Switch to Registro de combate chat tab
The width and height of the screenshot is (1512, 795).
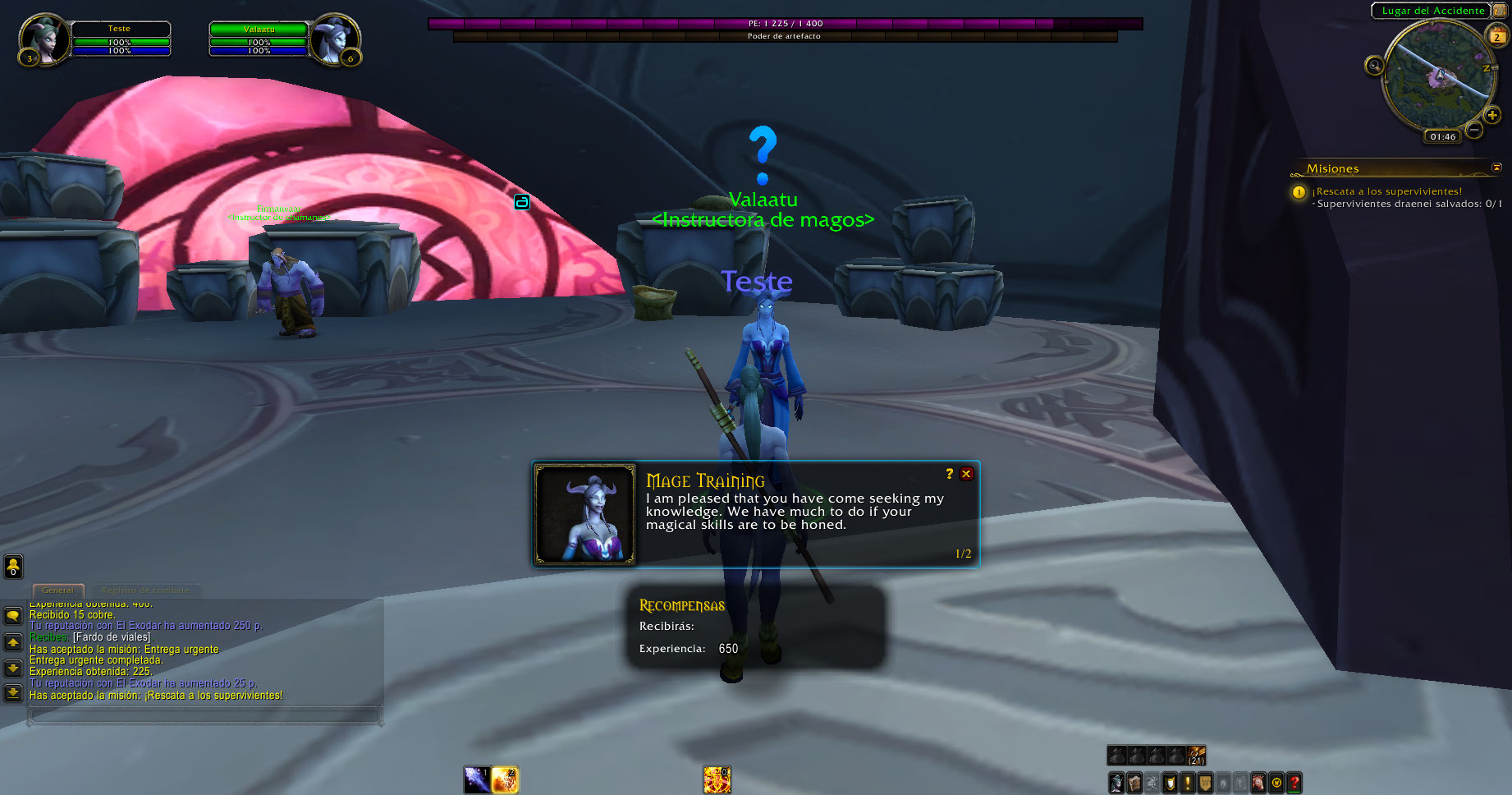coord(145,591)
